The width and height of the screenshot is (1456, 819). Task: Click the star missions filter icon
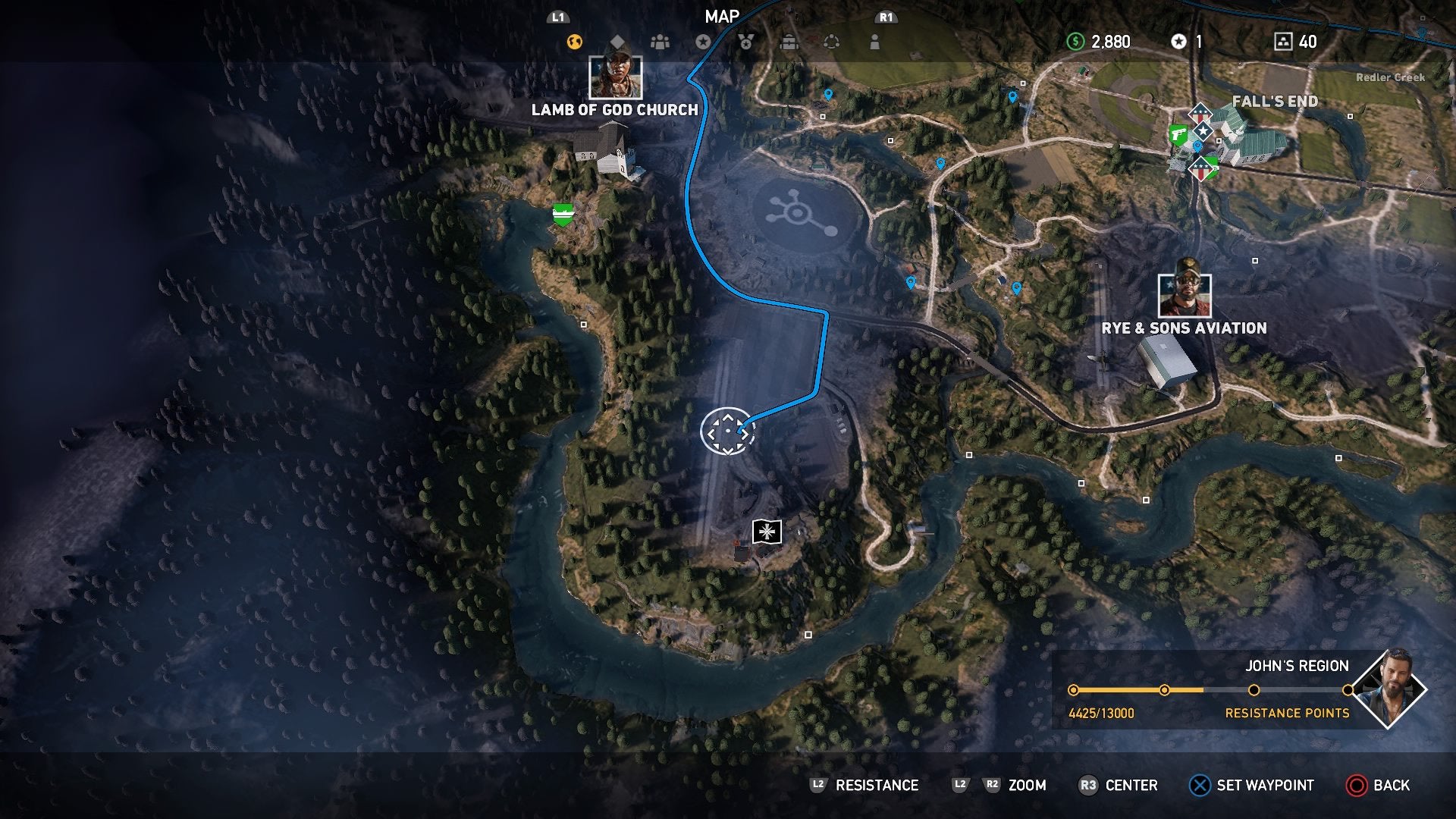coord(704,41)
